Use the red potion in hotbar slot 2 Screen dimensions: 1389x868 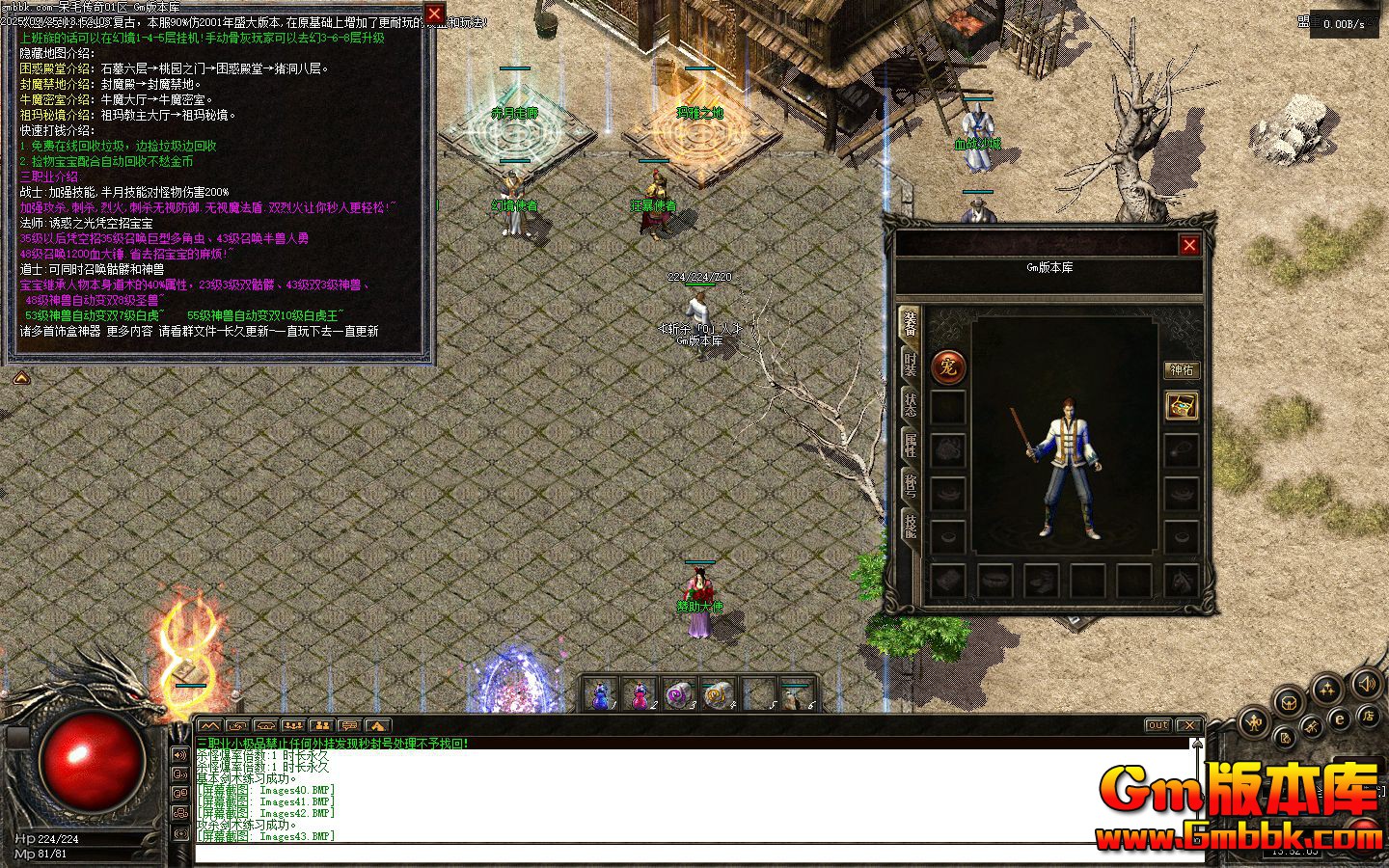640,694
